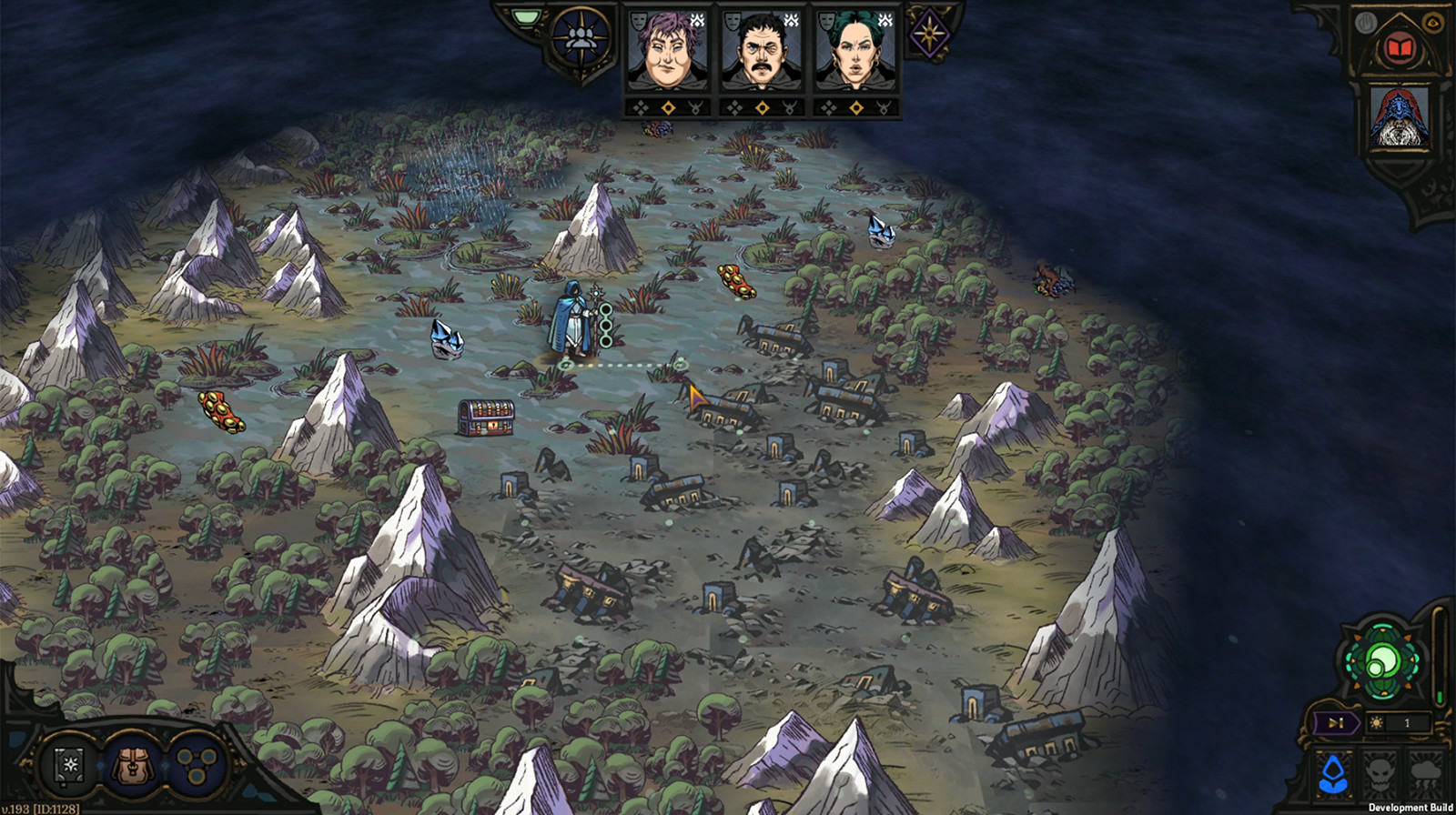Open the compass party emblem left of portraits

pos(580,36)
